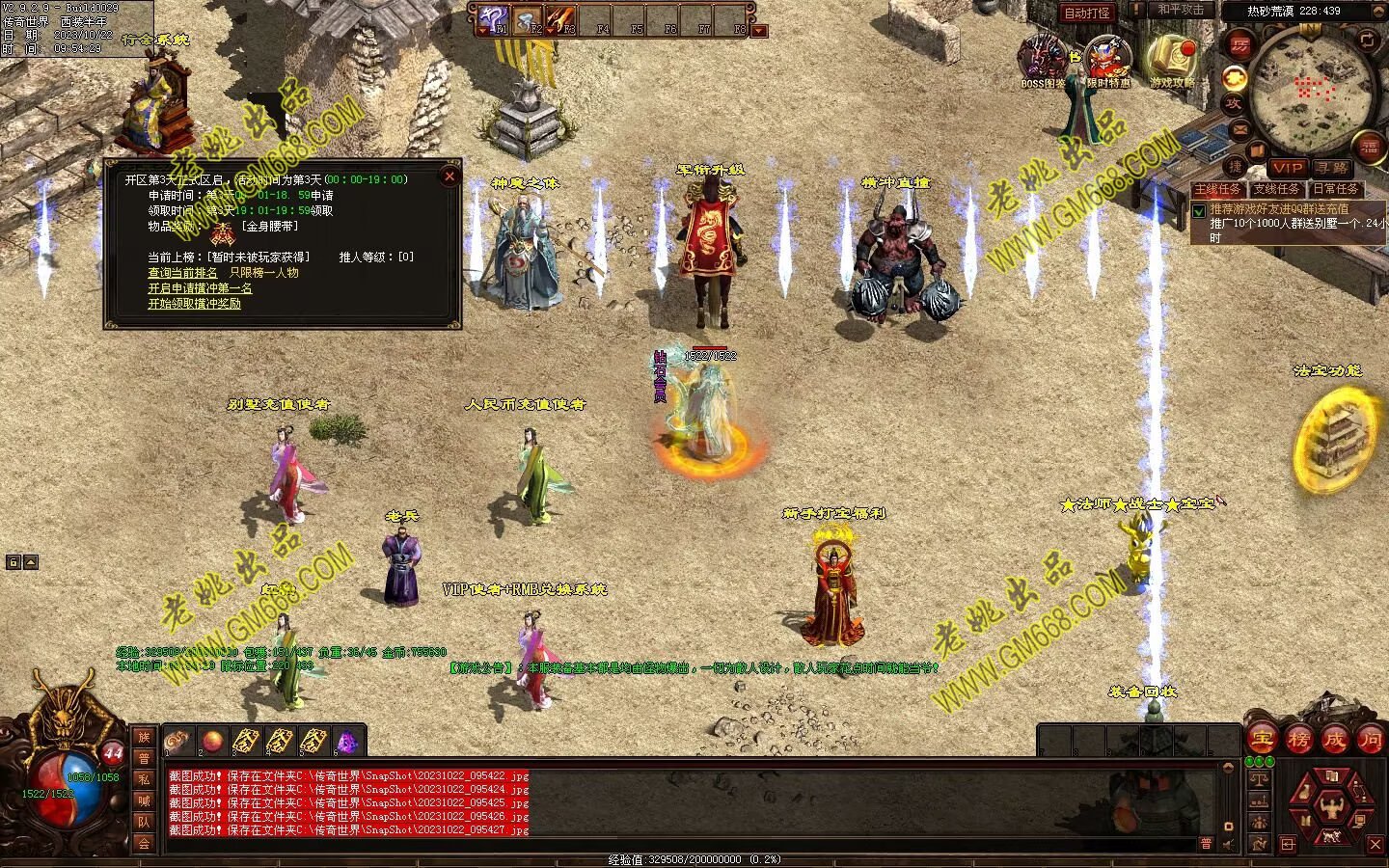Switch to the 日常任务 daily quest tab
The image size is (1389, 868).
1335,189
